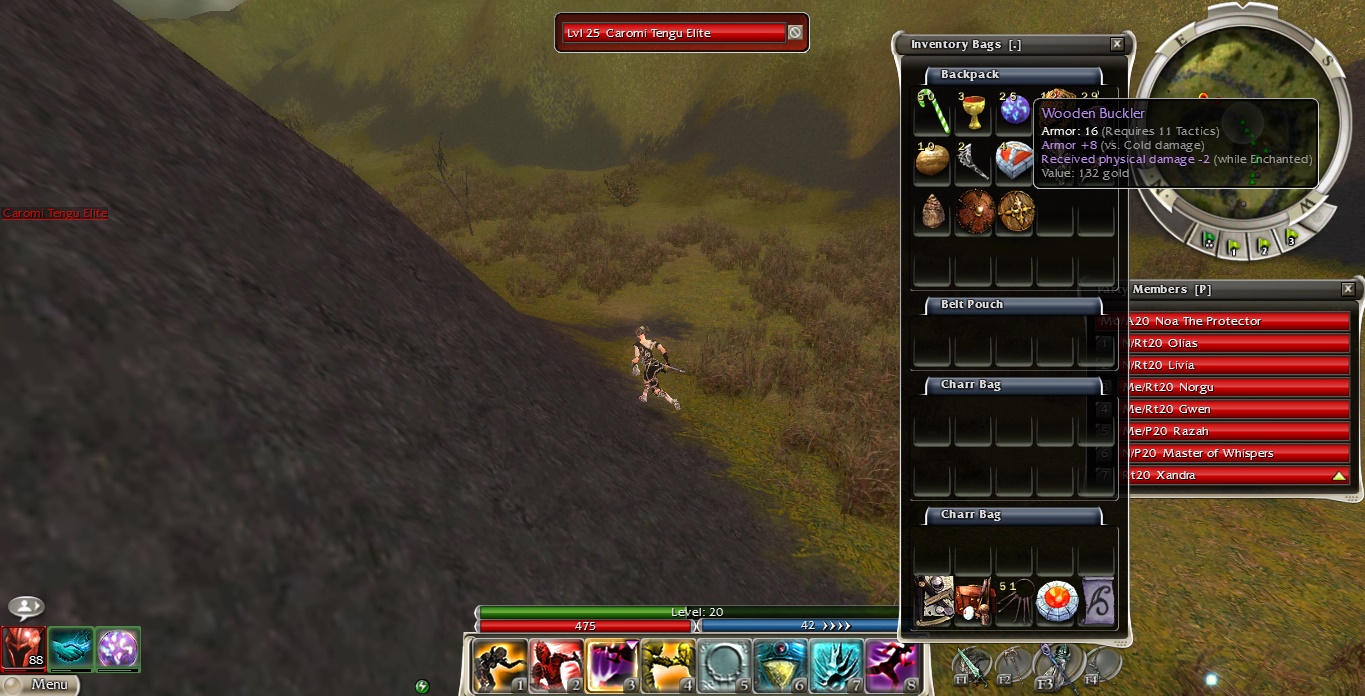Close the Party Members window
This screenshot has width=1365, height=696.
pyautogui.click(x=1348, y=289)
